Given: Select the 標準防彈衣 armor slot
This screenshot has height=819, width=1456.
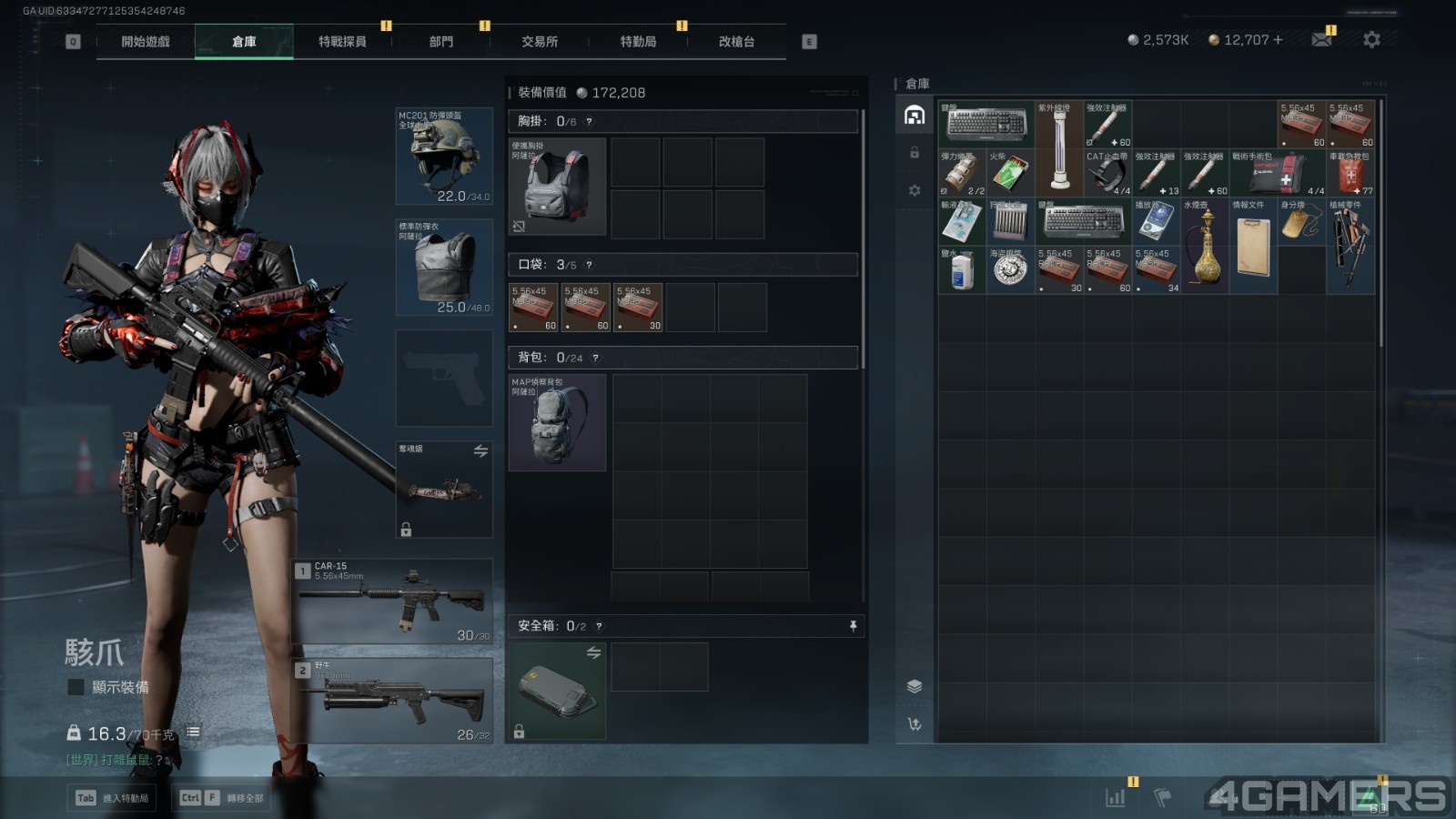Looking at the screenshot, I should pyautogui.click(x=444, y=267).
